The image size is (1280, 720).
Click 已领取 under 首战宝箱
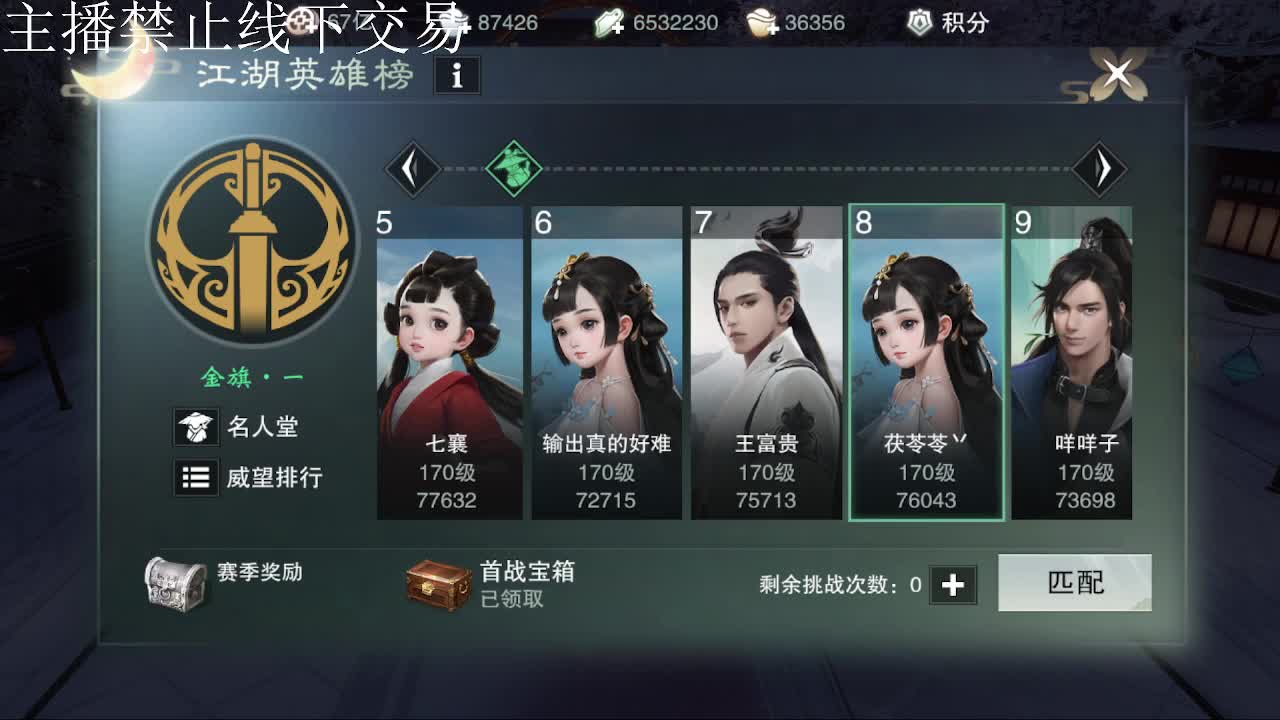pos(513,601)
